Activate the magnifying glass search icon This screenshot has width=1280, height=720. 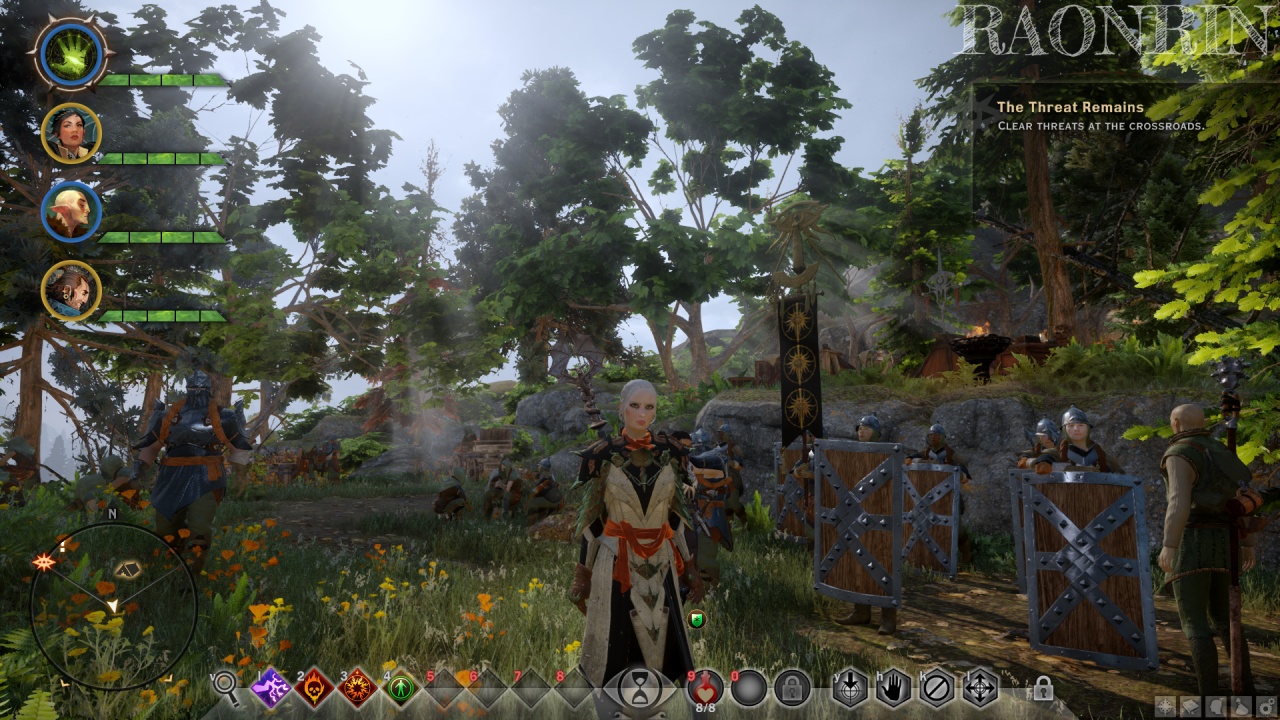tap(226, 688)
